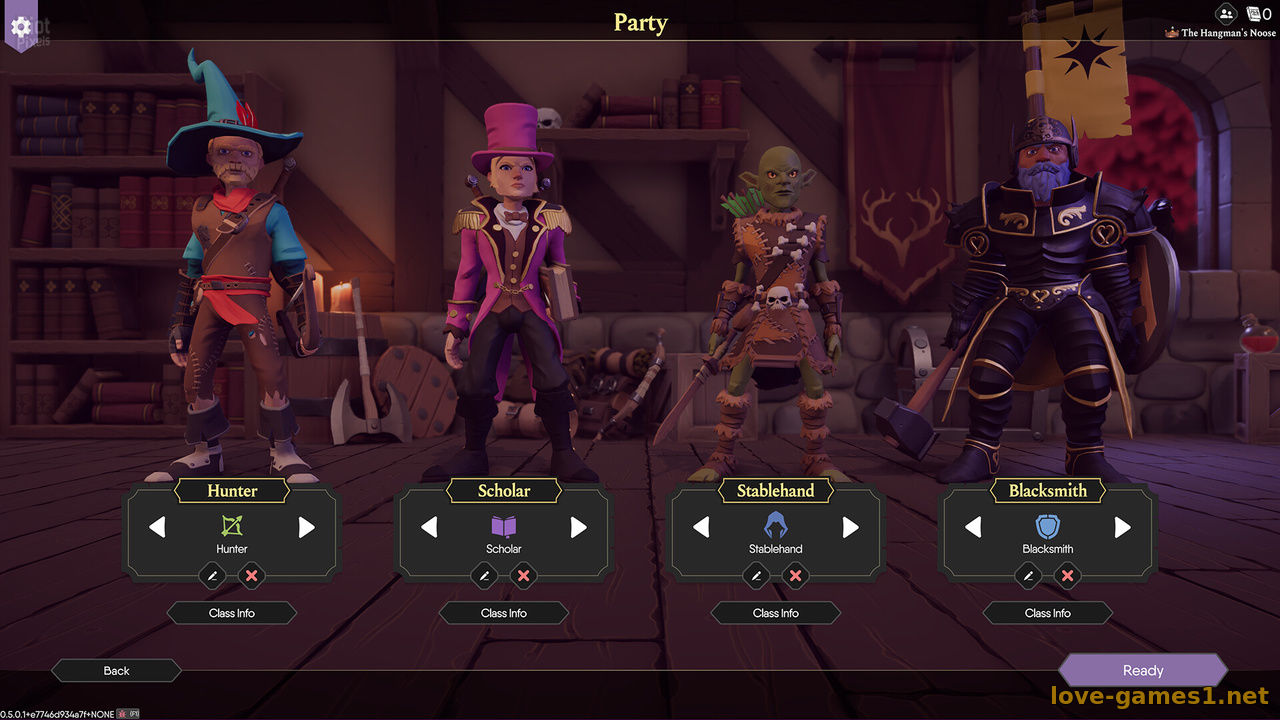Cycle Scholar to previous class
Viewport: 1280px width, 720px height.
point(429,527)
